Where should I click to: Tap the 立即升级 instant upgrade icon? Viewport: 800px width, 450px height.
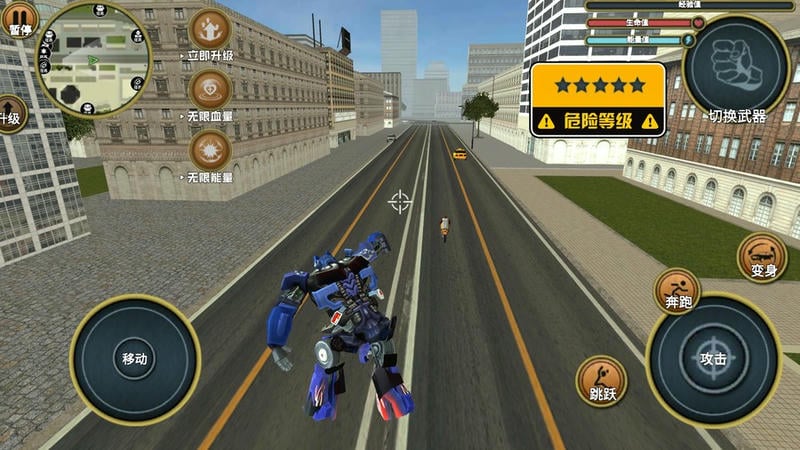point(210,30)
